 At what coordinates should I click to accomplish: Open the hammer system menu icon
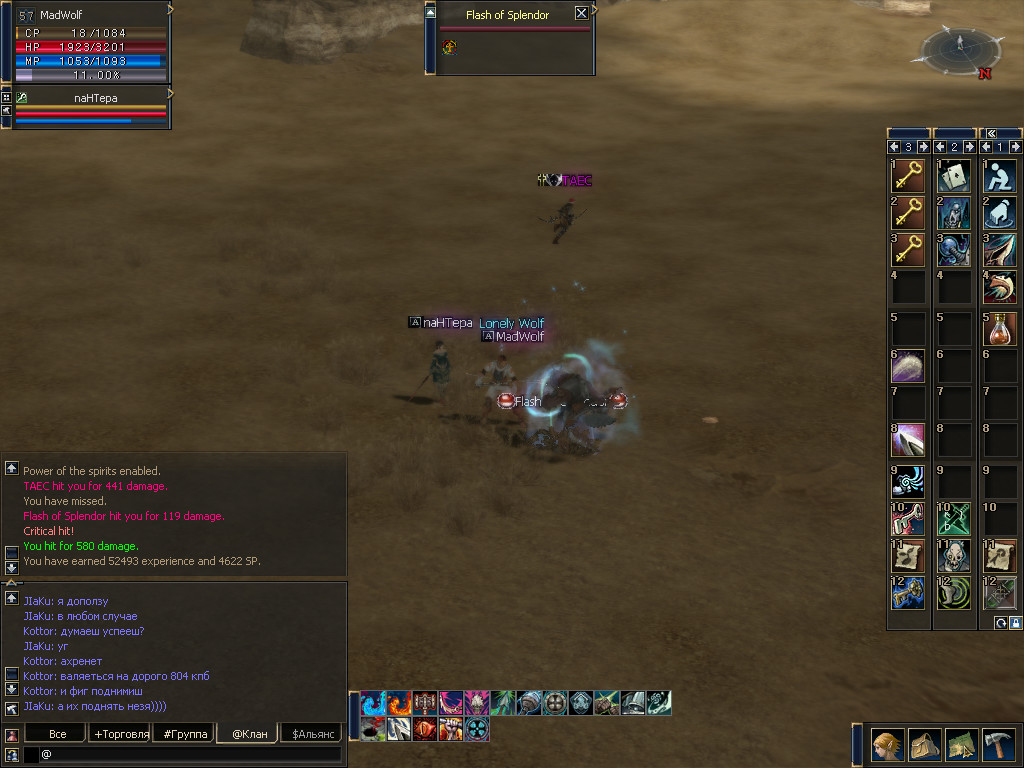point(1000,744)
